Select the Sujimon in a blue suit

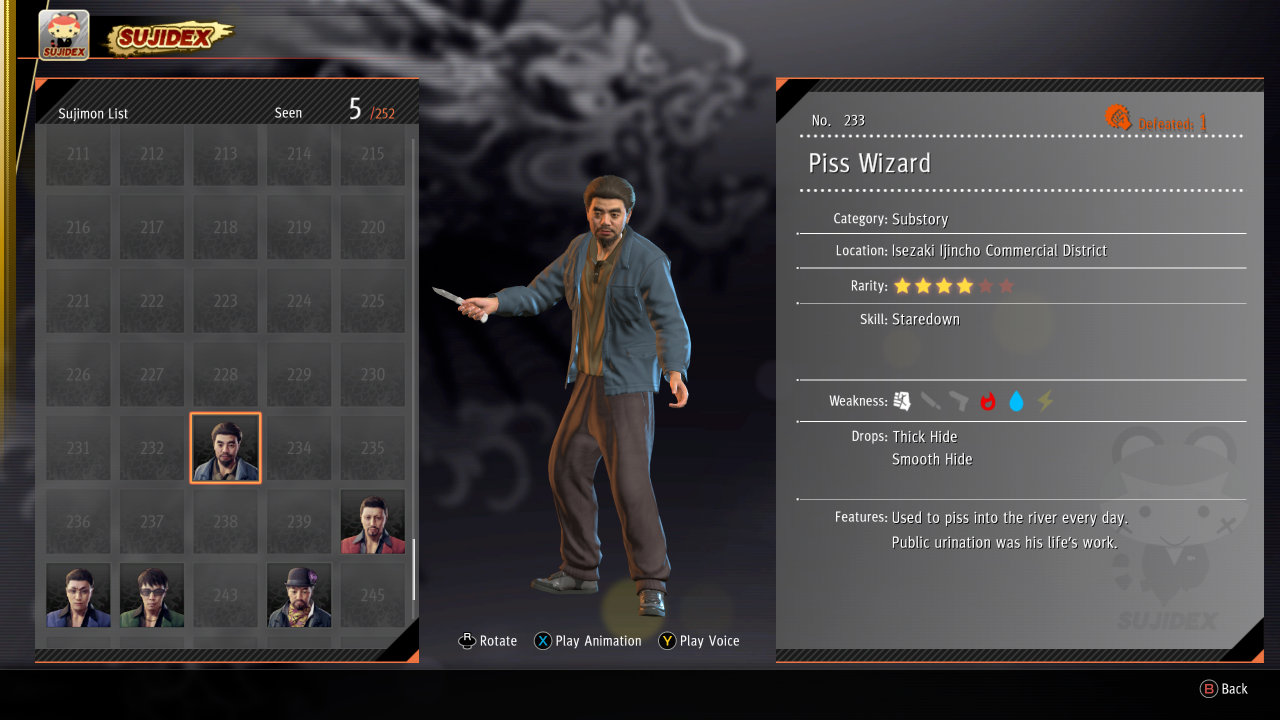pyautogui.click(x=78, y=595)
